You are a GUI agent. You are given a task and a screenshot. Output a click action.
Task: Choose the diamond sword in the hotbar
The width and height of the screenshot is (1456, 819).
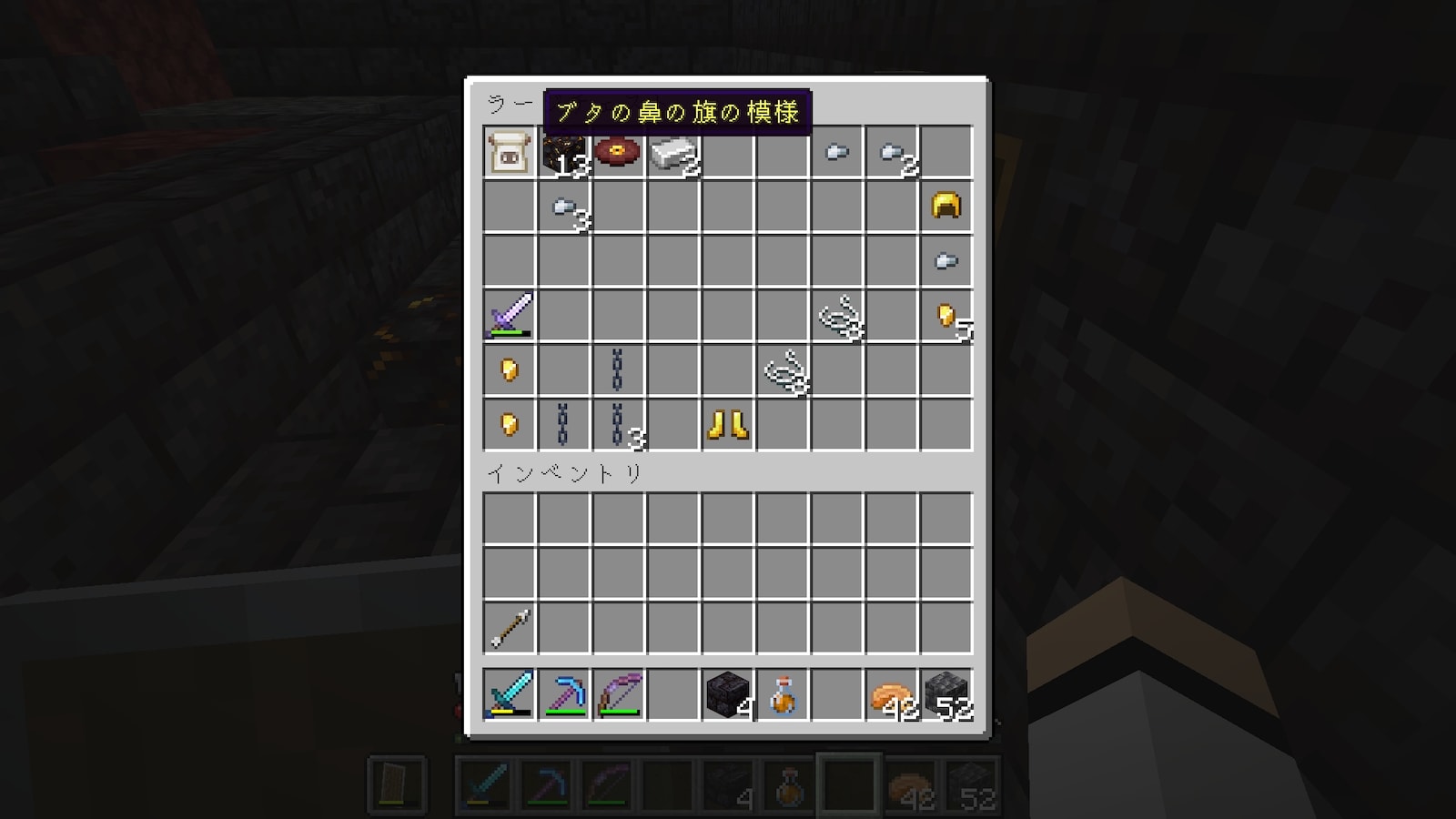pos(510,694)
